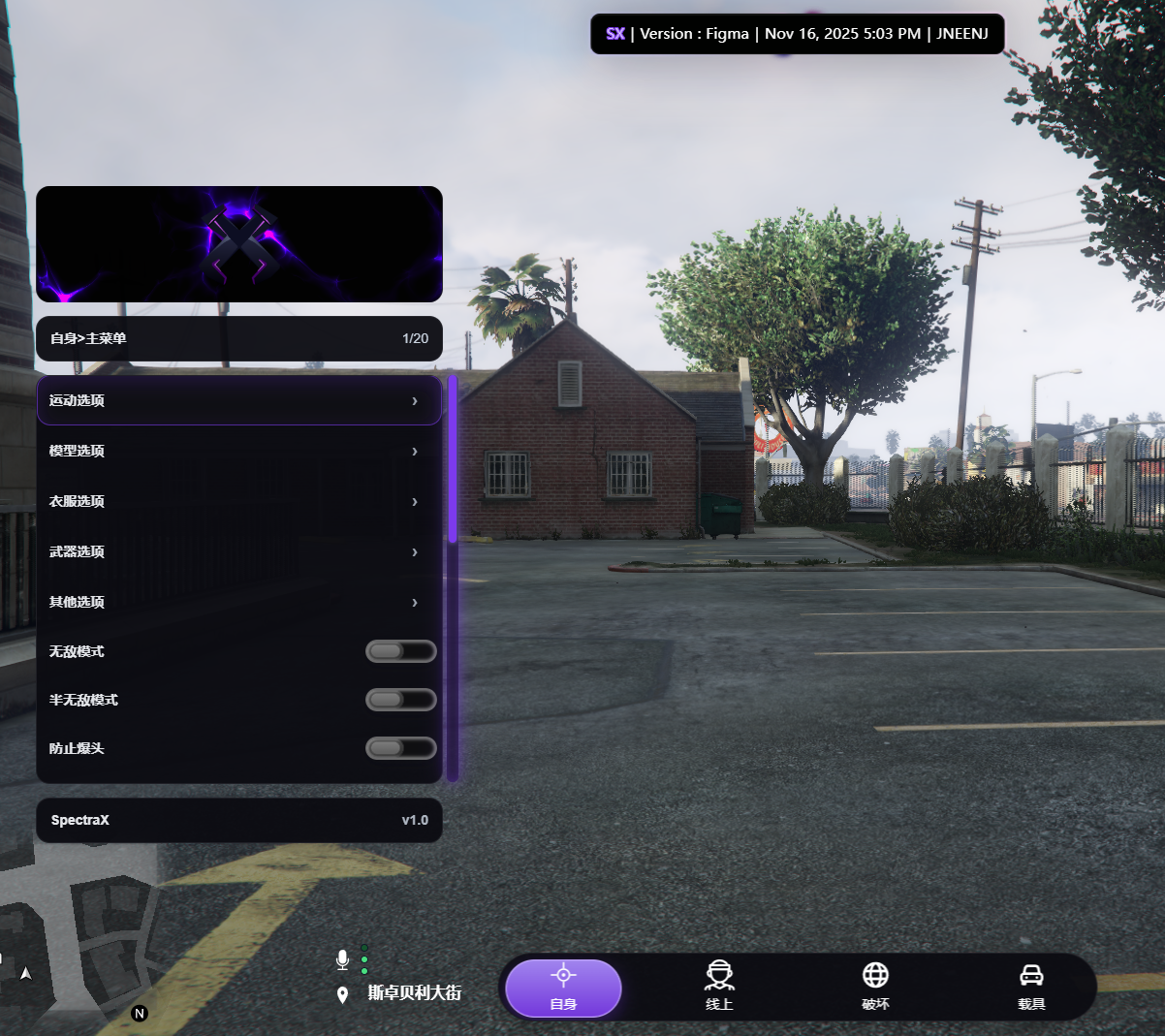Click the microphone voice icon
This screenshot has height=1036, width=1165.
(x=342, y=959)
